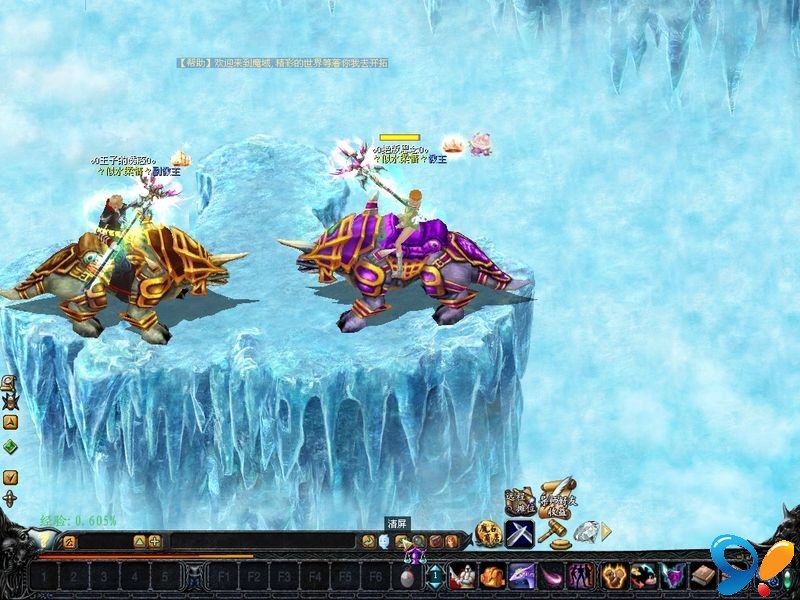Expand the yellow arrow beside the diamond

(x=606, y=532)
